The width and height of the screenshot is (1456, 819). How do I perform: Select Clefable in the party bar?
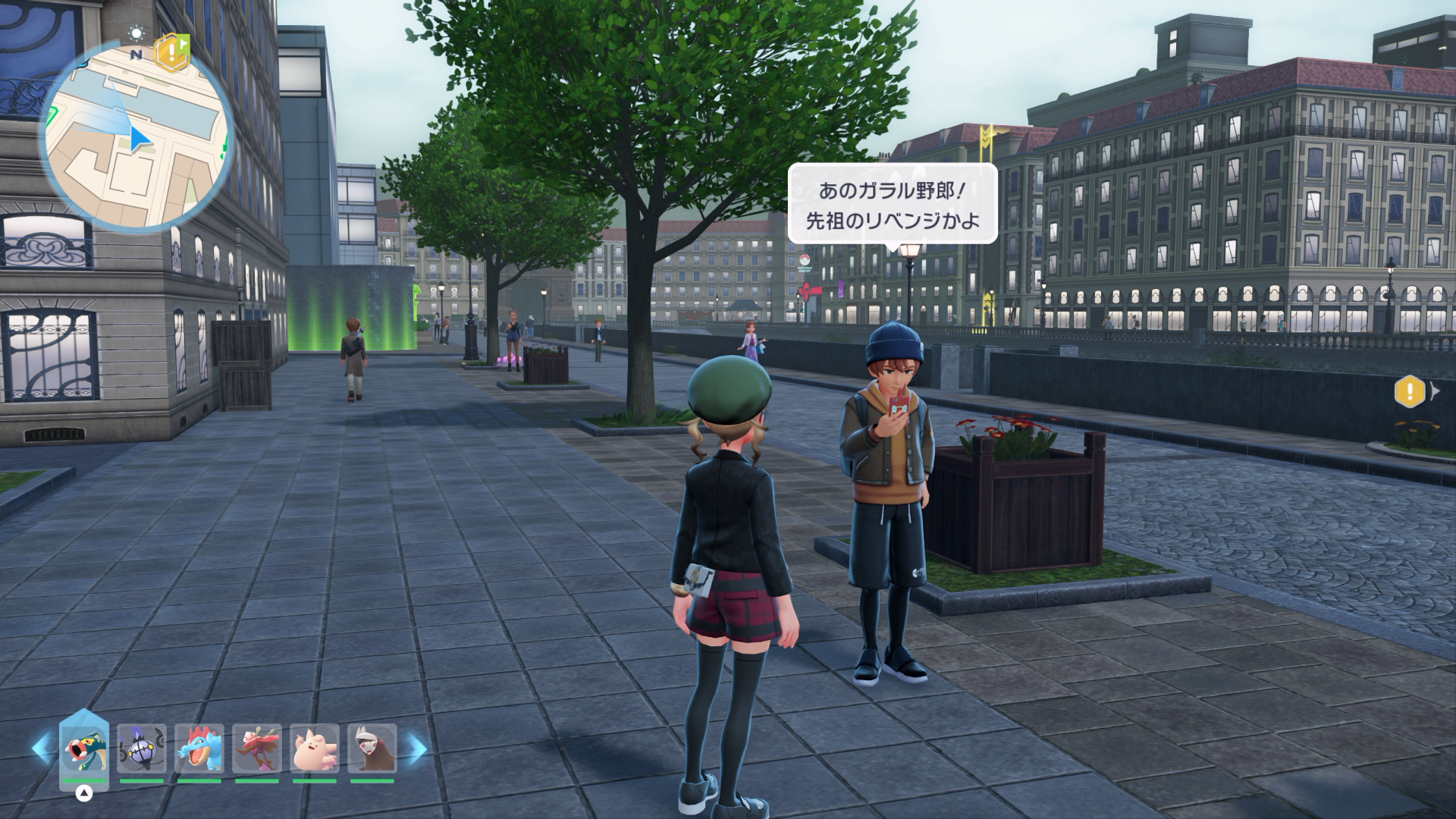point(315,748)
